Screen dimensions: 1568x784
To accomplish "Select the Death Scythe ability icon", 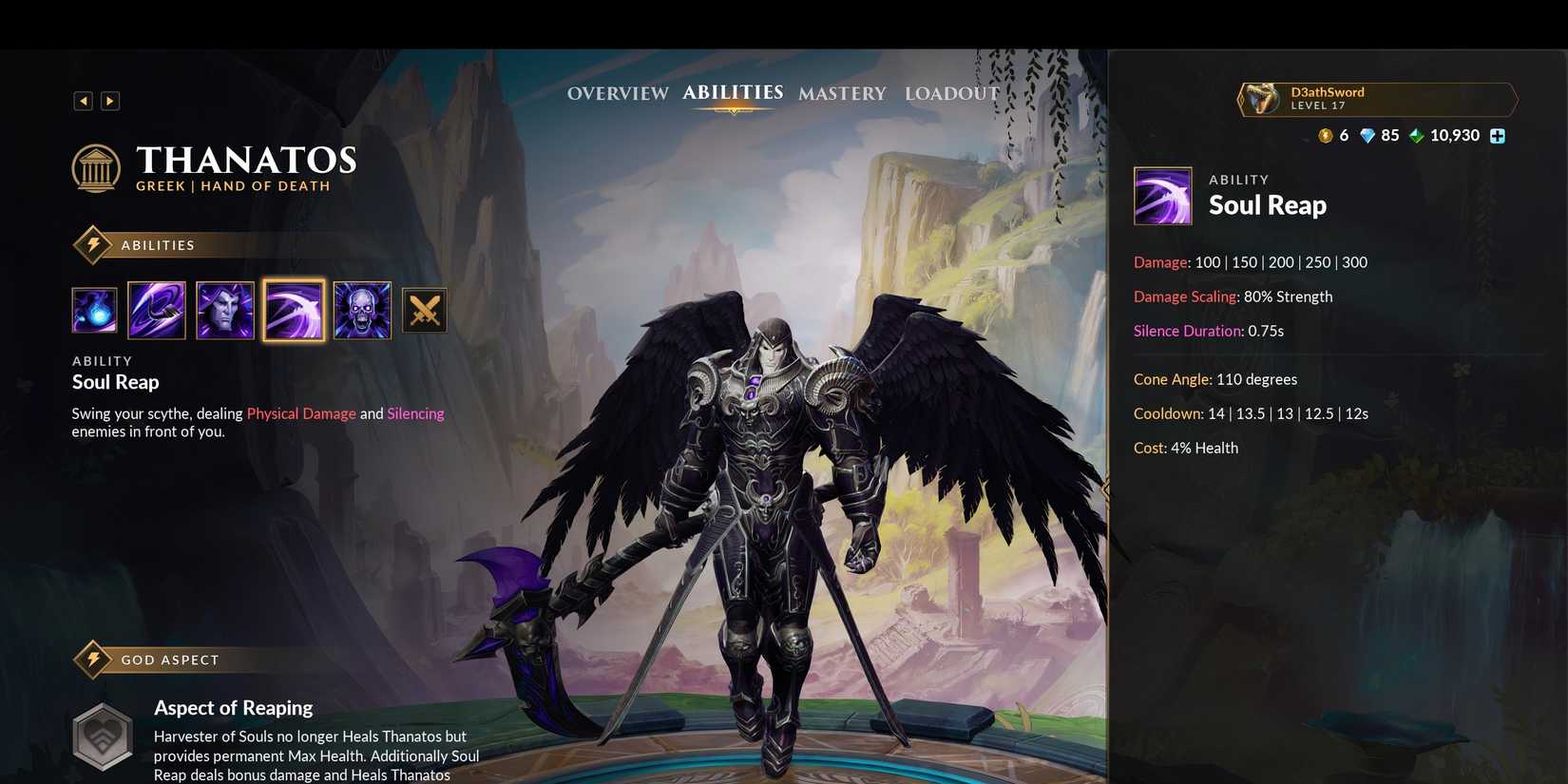I will tap(157, 310).
